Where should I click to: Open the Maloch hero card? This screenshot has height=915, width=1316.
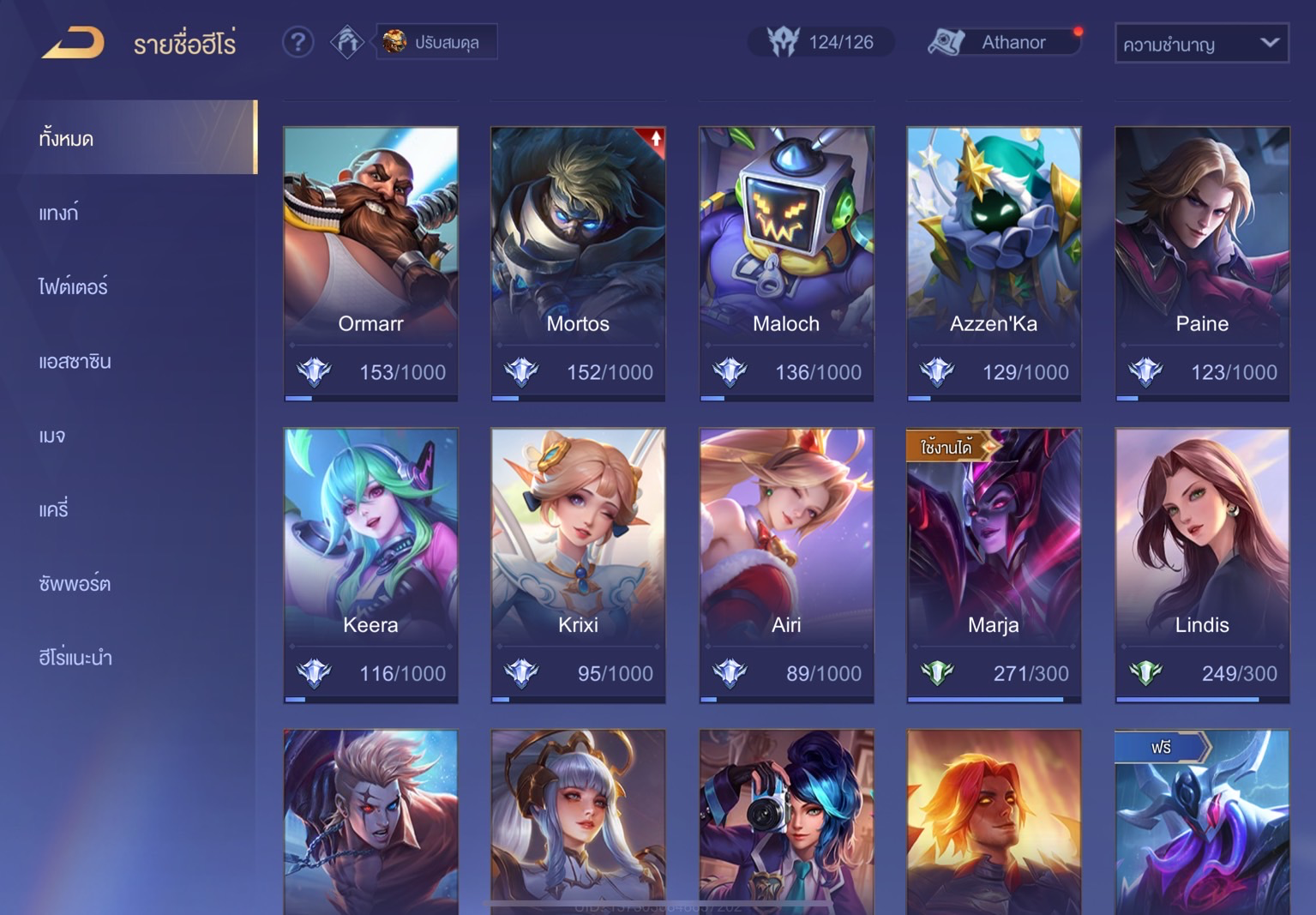pyautogui.click(x=786, y=263)
